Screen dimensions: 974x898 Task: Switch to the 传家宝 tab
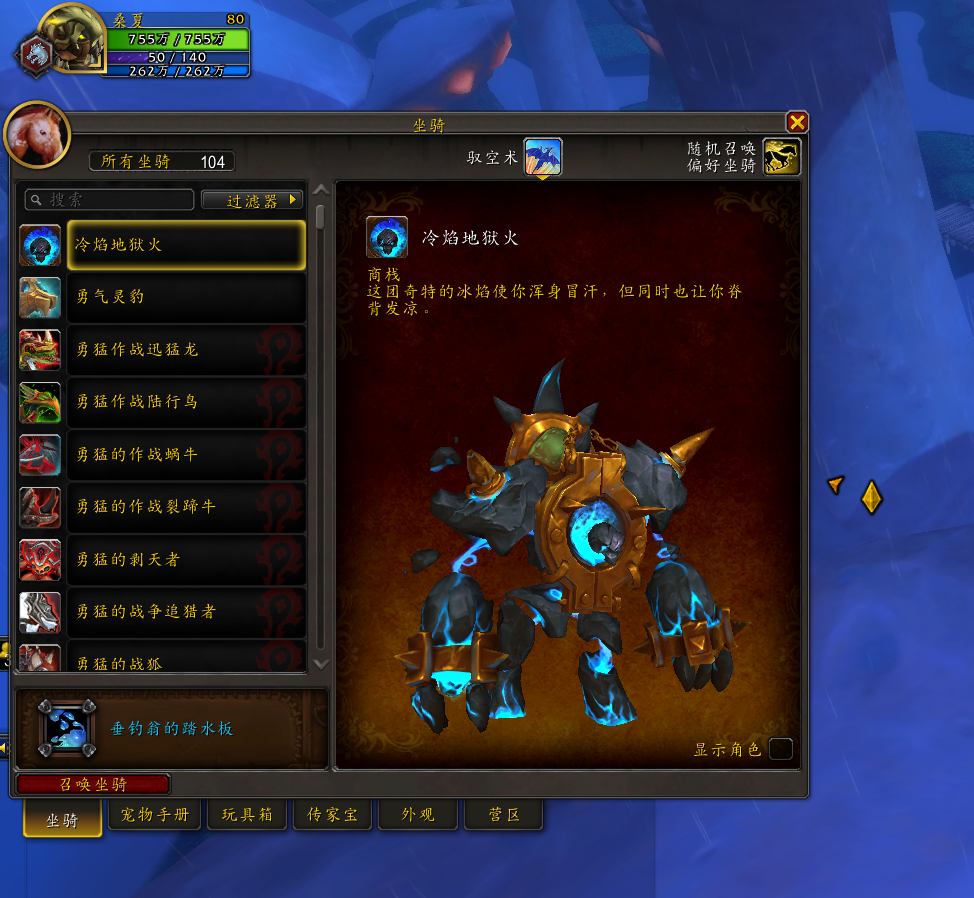[333, 815]
